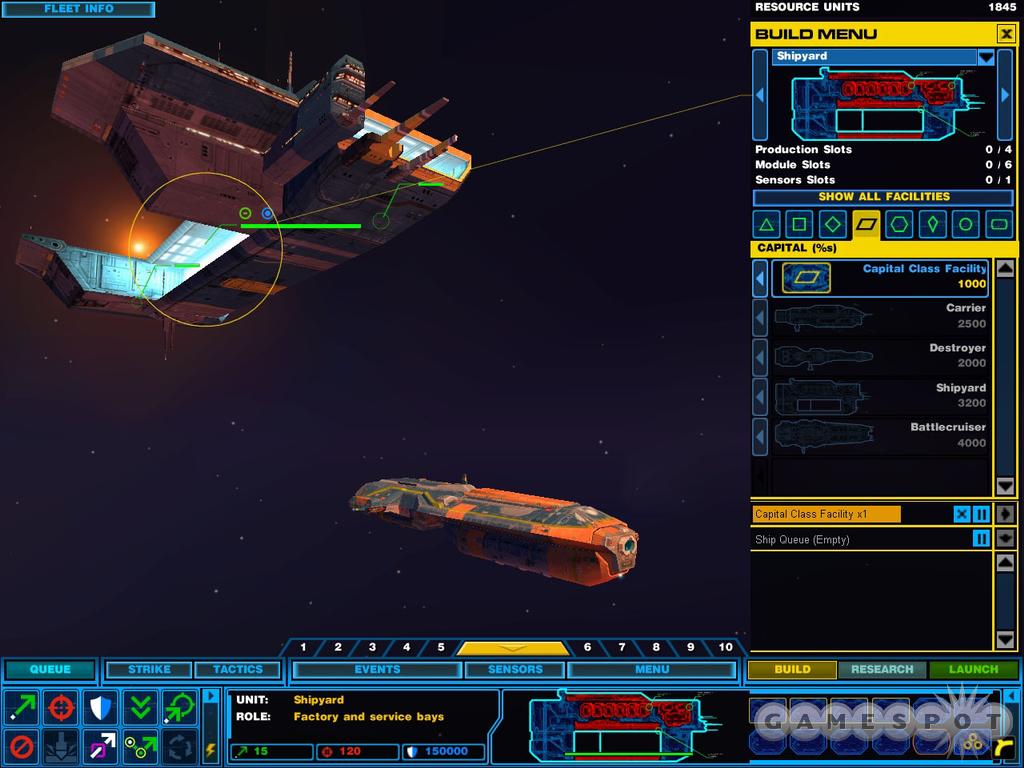
Task: Pause the Ship Queue
Action: 982,539
